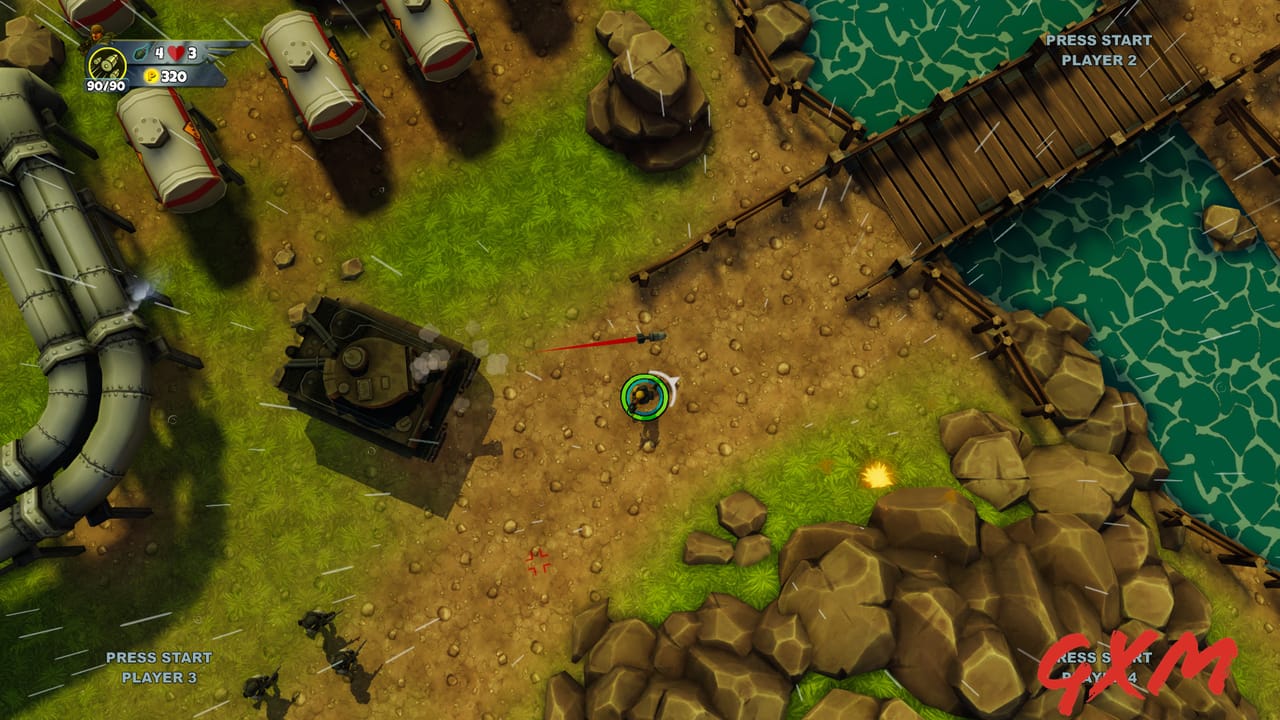Click the red heart lives icon
The width and height of the screenshot is (1280, 720).
click(x=176, y=54)
